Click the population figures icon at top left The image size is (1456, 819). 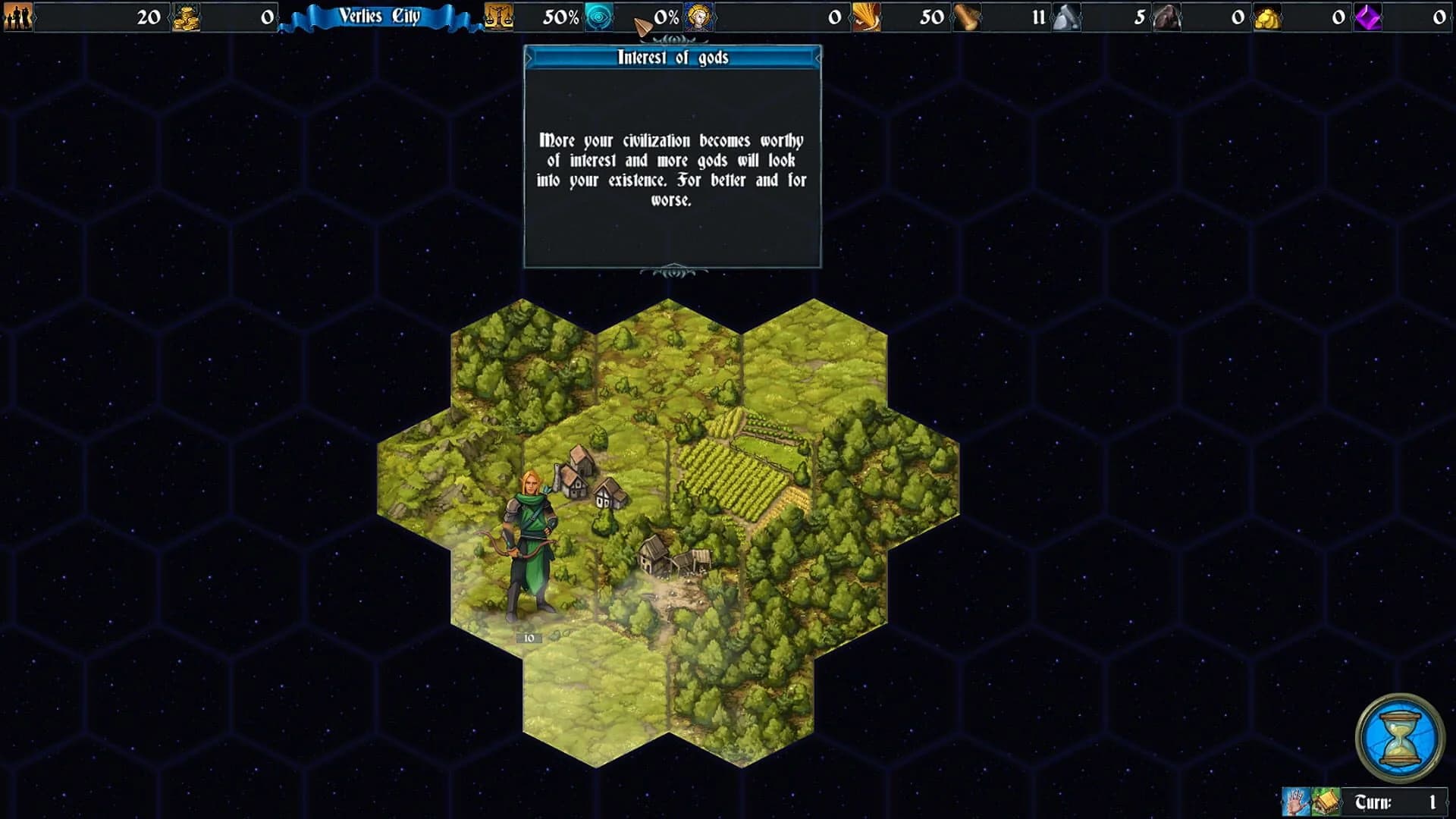[x=17, y=15]
